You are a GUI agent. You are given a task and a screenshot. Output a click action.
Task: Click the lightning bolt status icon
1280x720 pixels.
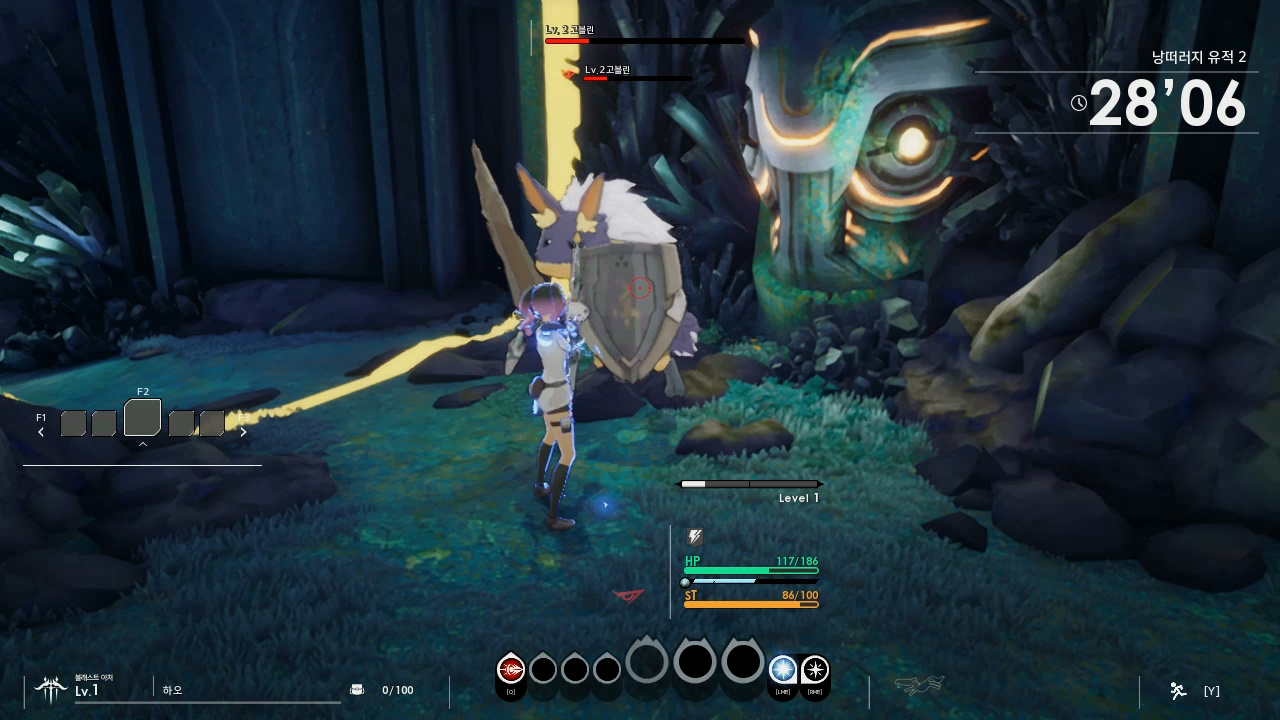click(695, 538)
